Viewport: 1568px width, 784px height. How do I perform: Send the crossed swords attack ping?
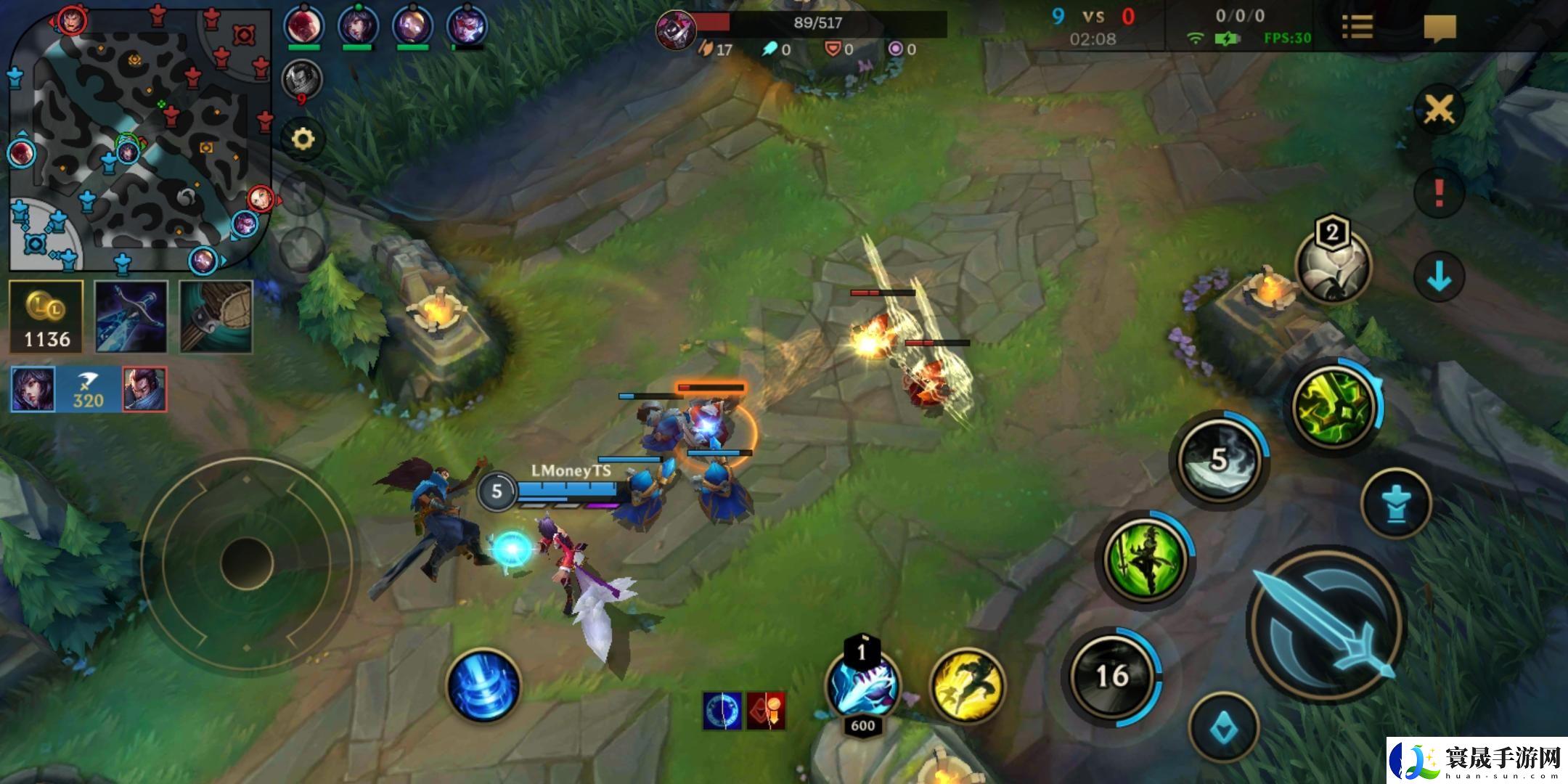coord(1438,110)
